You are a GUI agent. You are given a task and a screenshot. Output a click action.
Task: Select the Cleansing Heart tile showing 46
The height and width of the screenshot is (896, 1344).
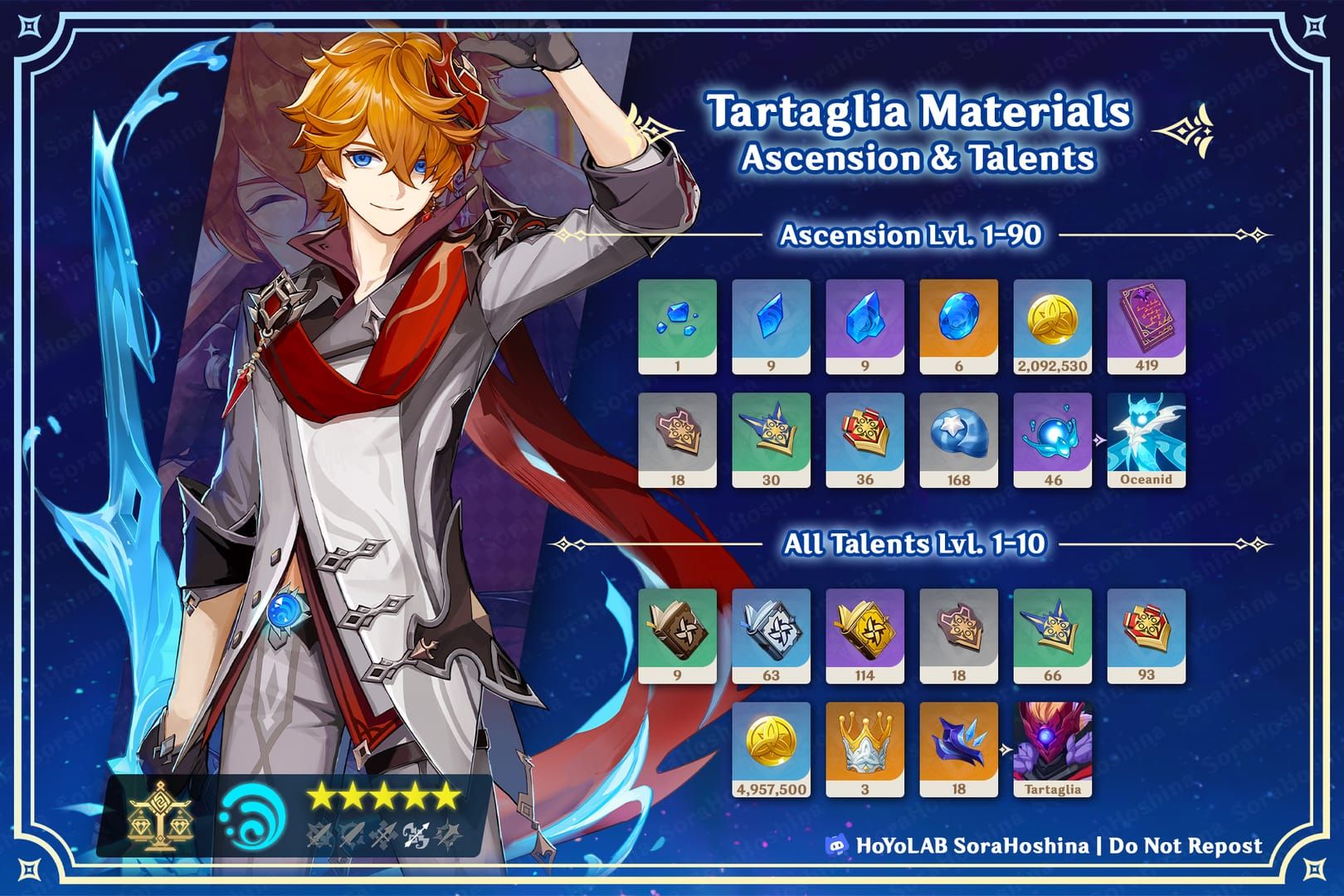pos(1052,440)
